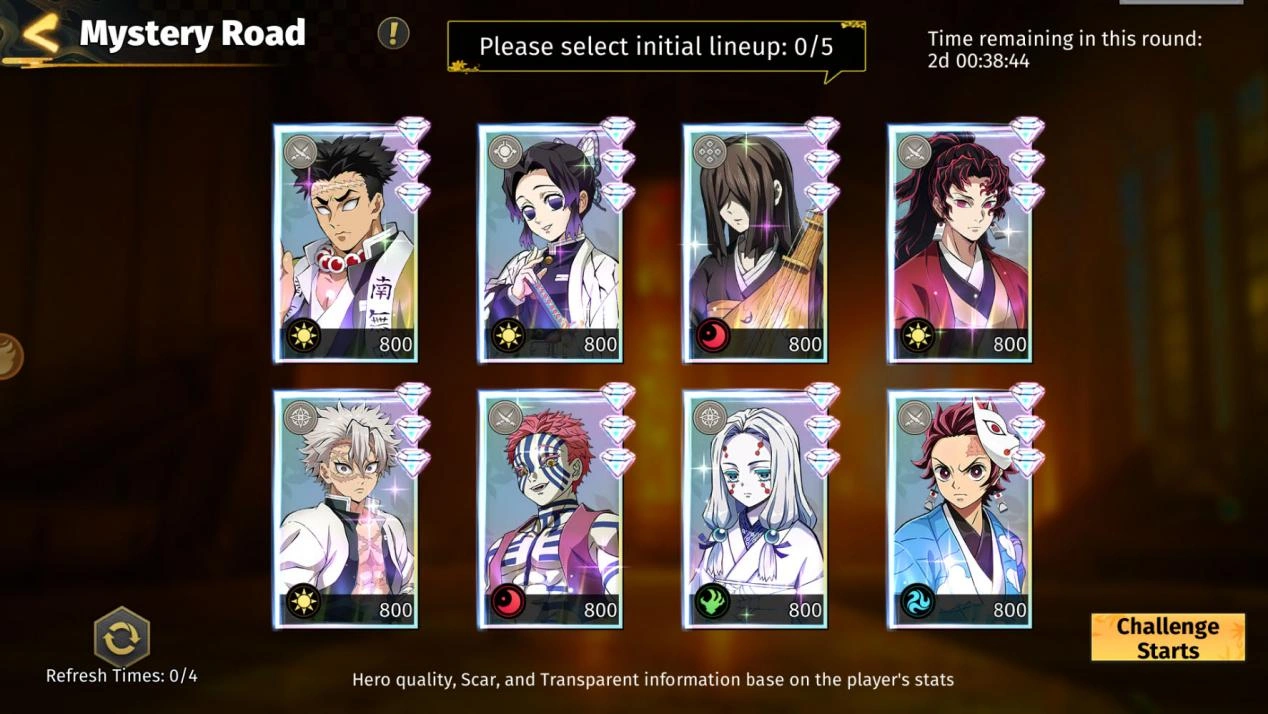
Task: Open the exclamation mark info button
Action: [393, 33]
